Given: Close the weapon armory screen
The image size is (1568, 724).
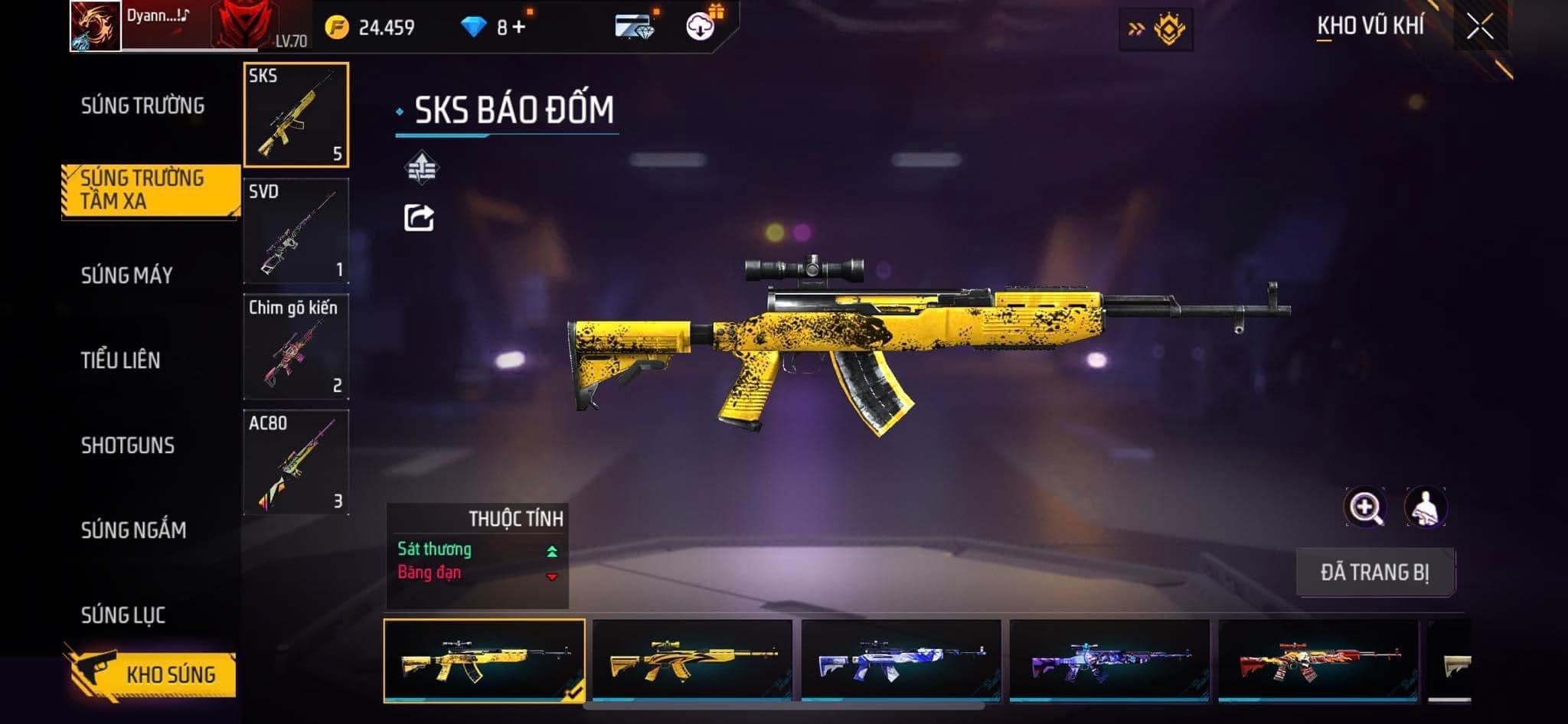Looking at the screenshot, I should click(1480, 28).
